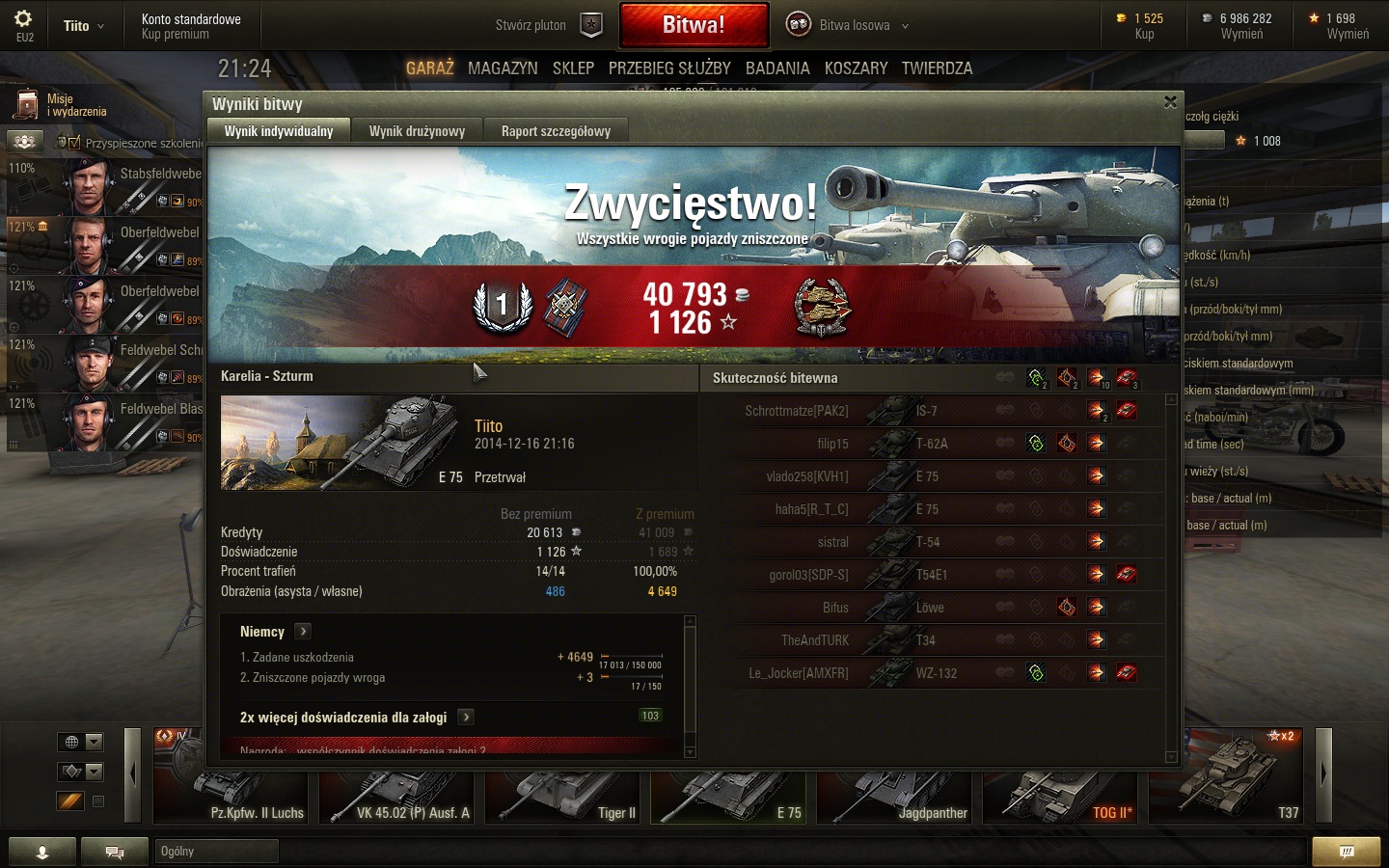Open PRZEBIEG SŁUŻBY service record

(x=669, y=68)
